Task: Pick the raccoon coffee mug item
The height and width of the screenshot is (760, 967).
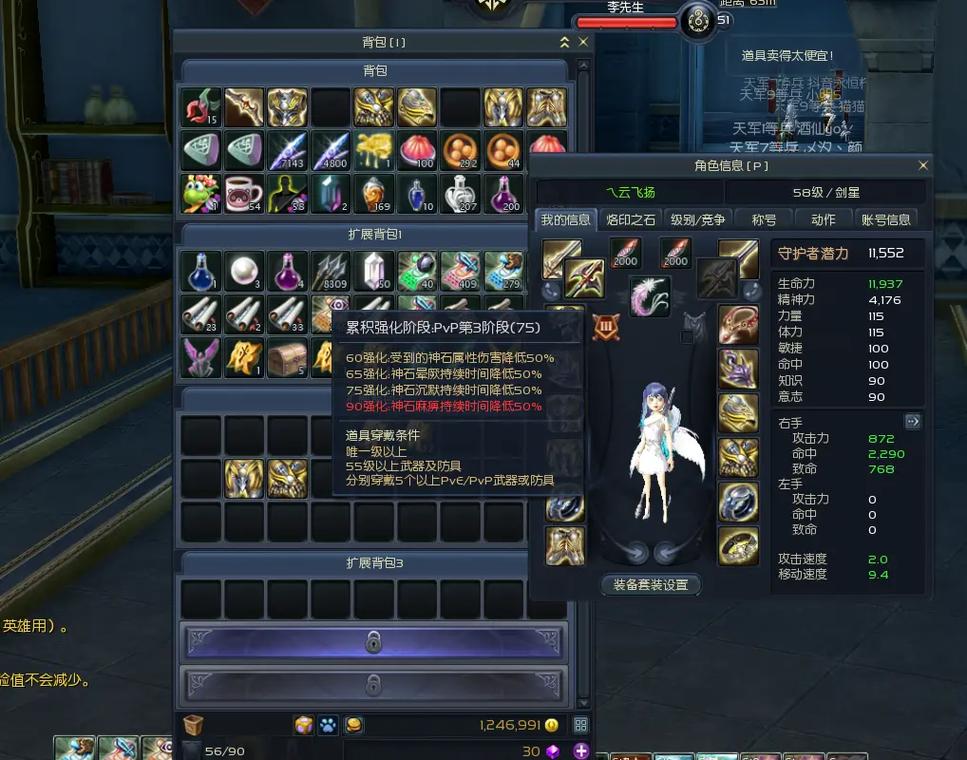Action: pyautogui.click(x=244, y=194)
